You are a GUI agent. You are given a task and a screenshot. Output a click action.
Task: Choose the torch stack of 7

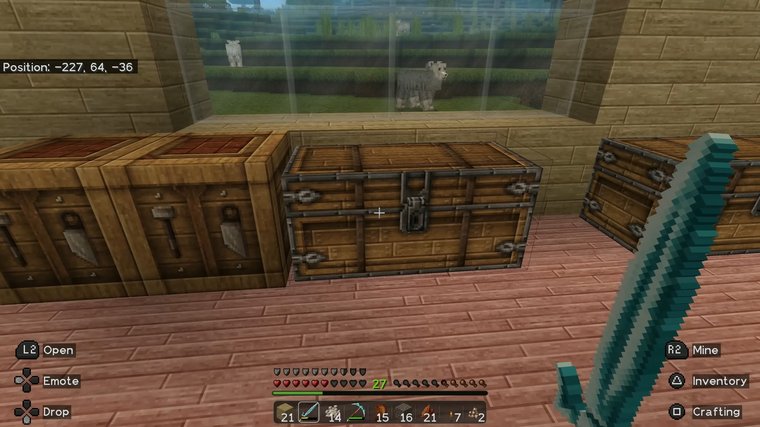453,412
